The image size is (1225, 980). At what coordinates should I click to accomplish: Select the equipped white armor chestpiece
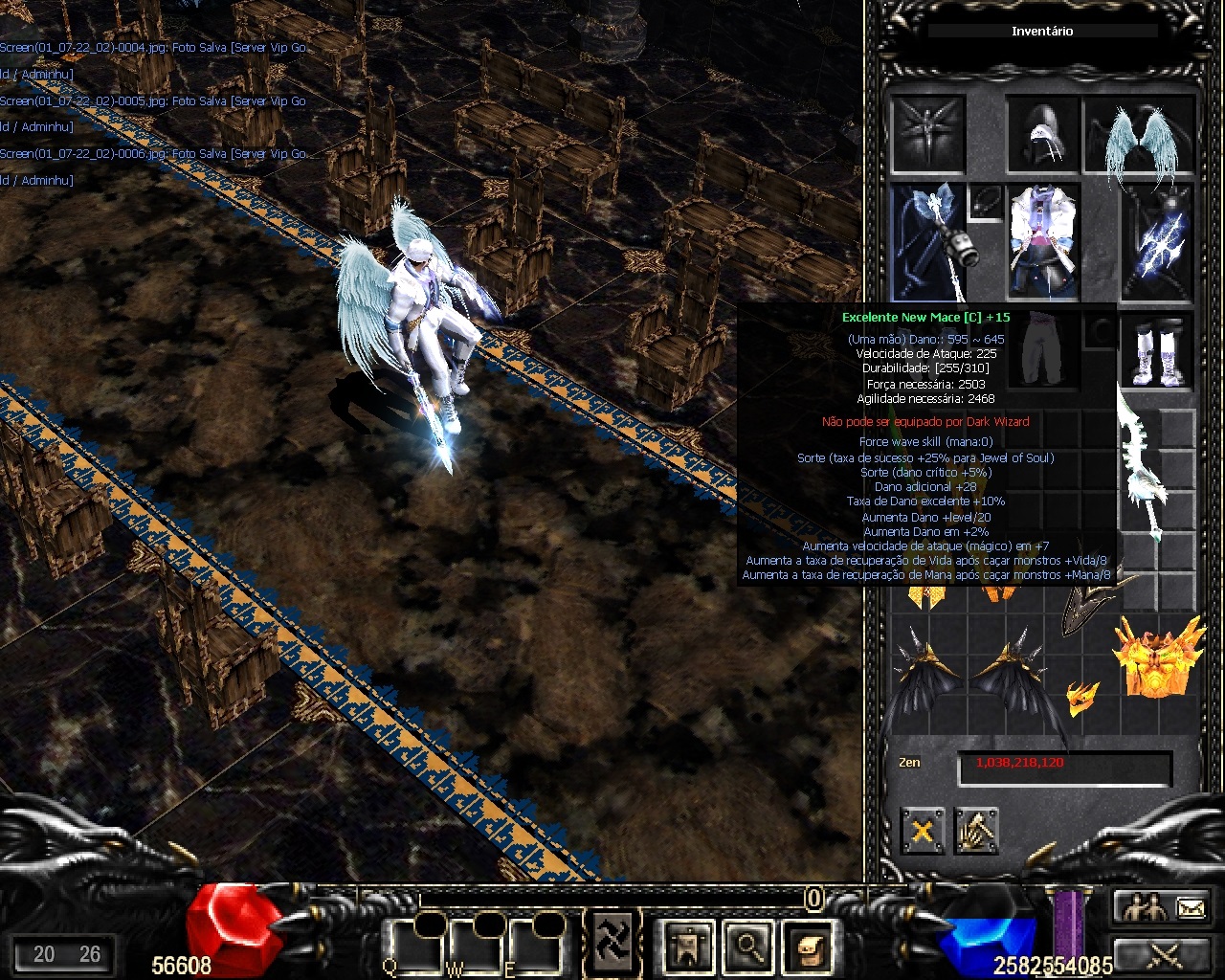[x=1043, y=241]
